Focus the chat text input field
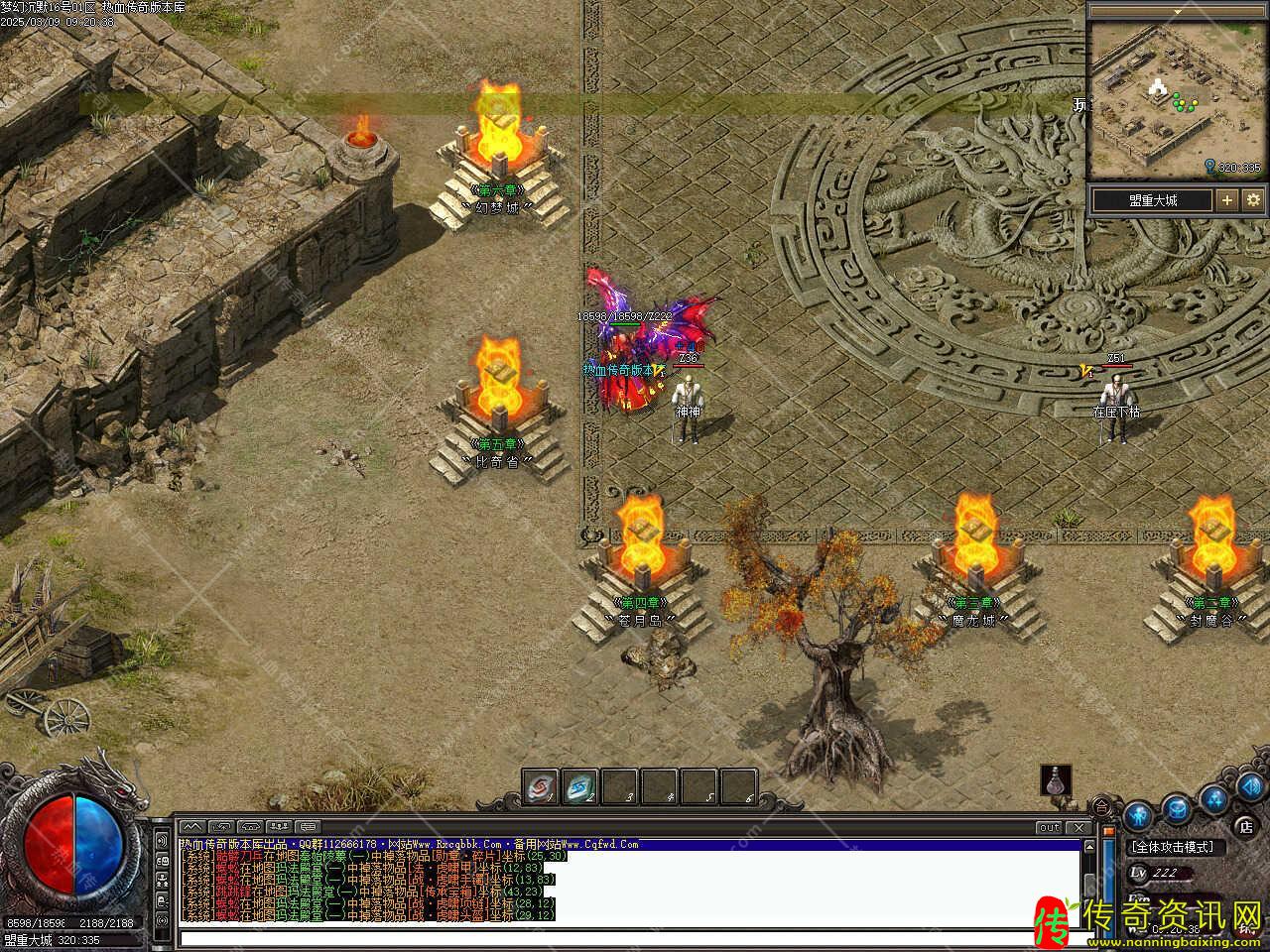This screenshot has width=1270, height=952. (x=625, y=937)
